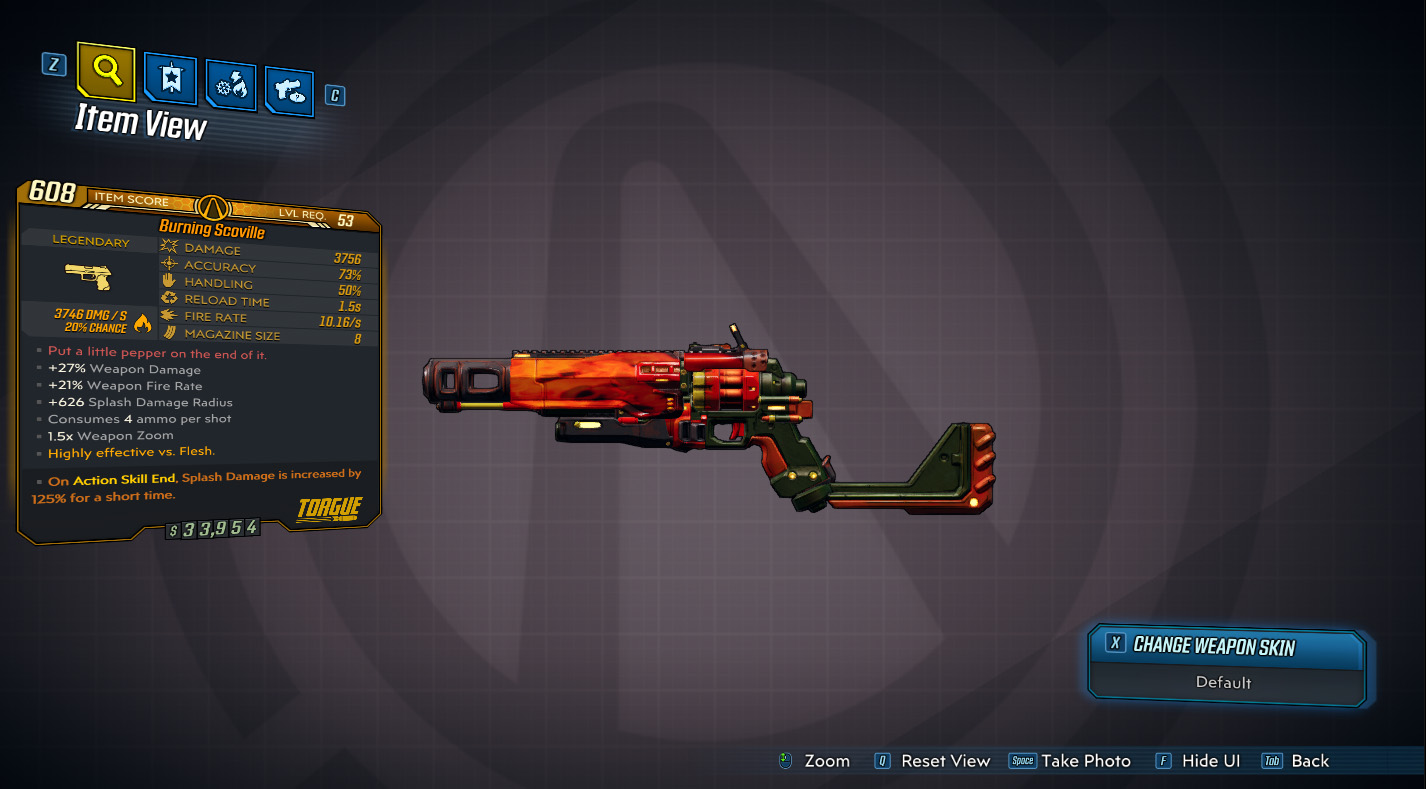
Task: Click the Accuracy crosshair icon
Action: [x=168, y=265]
